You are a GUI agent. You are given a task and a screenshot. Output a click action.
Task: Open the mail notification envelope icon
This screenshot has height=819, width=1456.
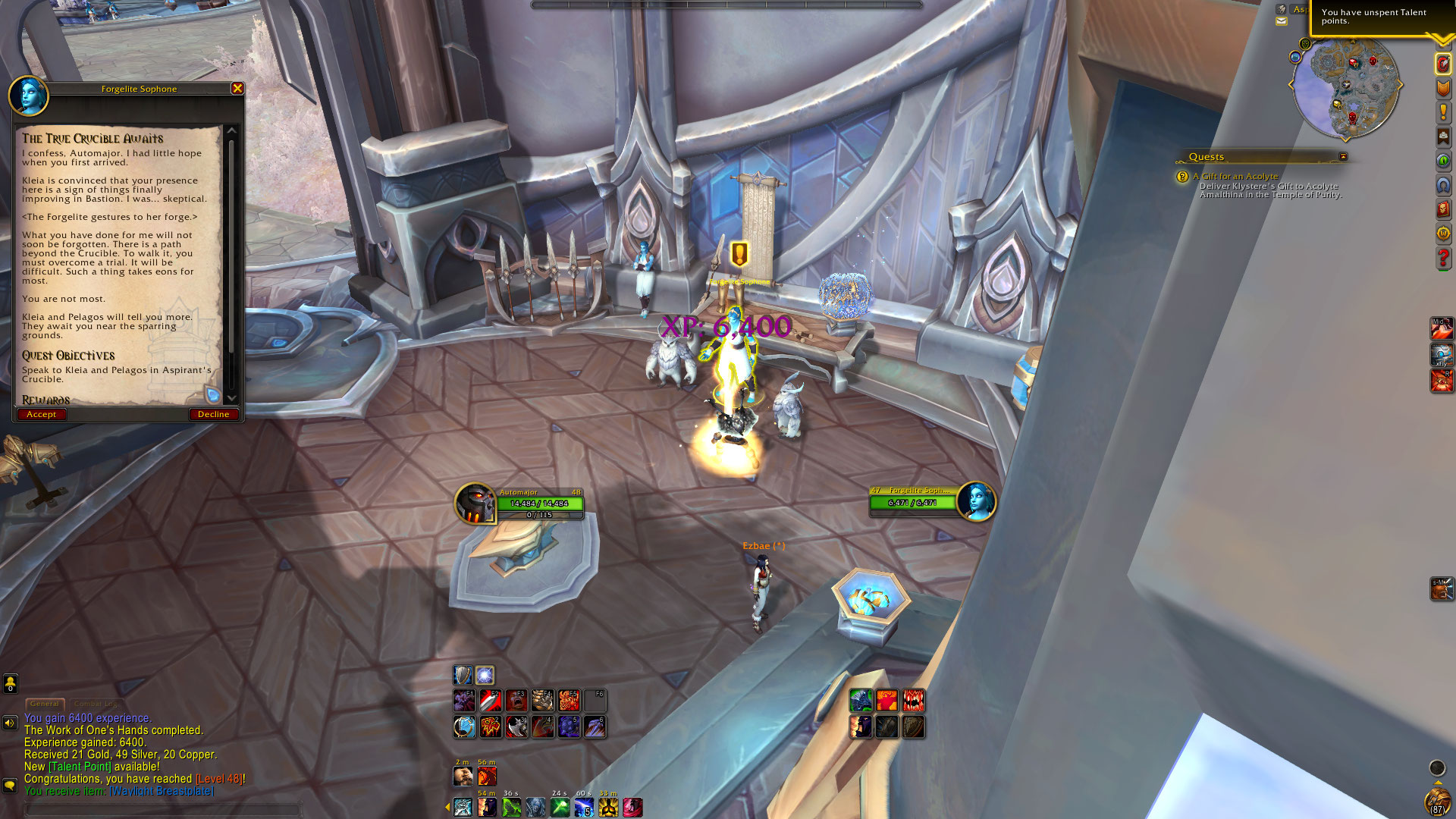[x=1282, y=21]
